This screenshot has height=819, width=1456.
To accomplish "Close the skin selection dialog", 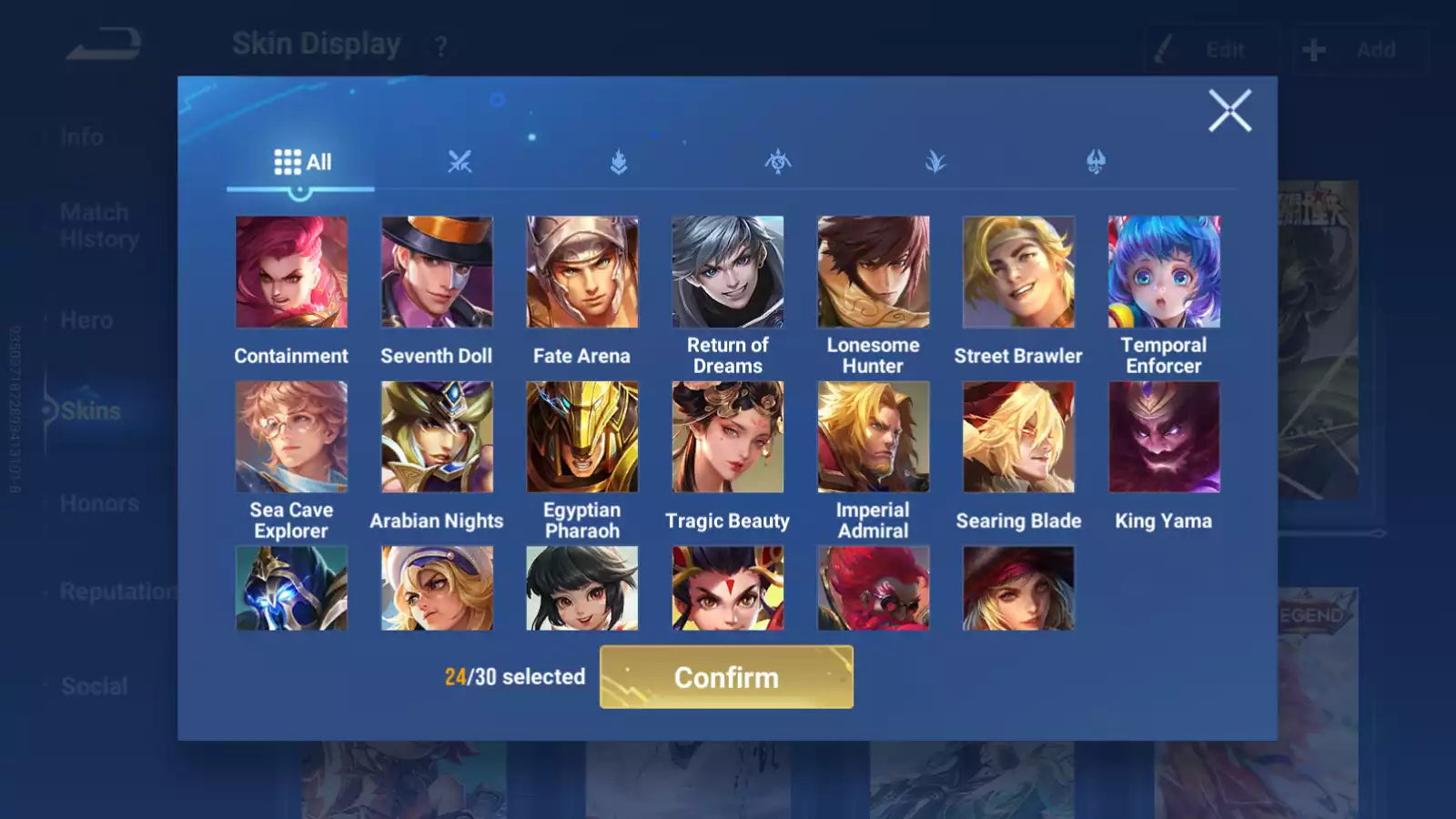I will 1229,111.
